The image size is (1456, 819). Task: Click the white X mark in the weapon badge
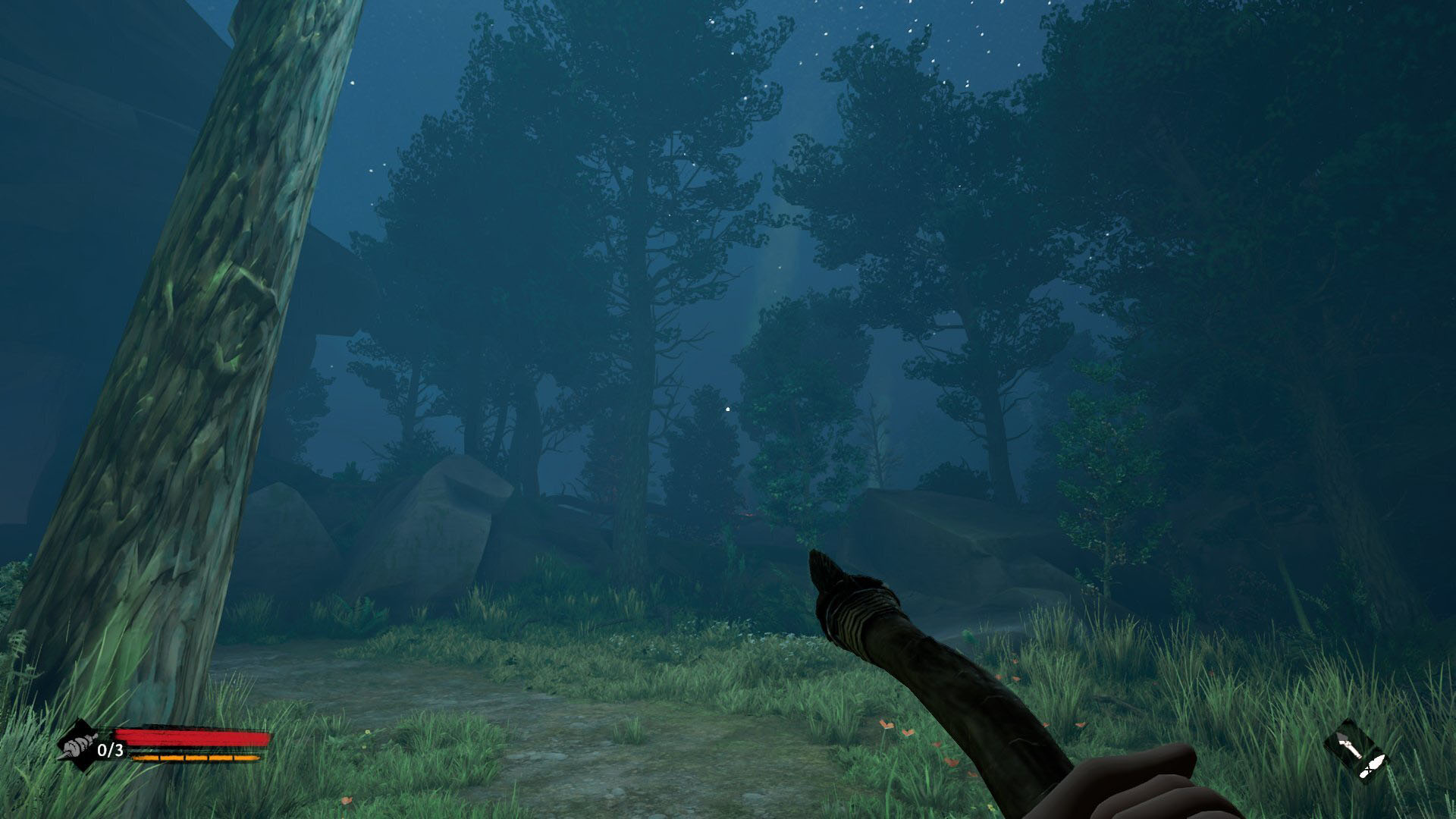click(x=1369, y=769)
